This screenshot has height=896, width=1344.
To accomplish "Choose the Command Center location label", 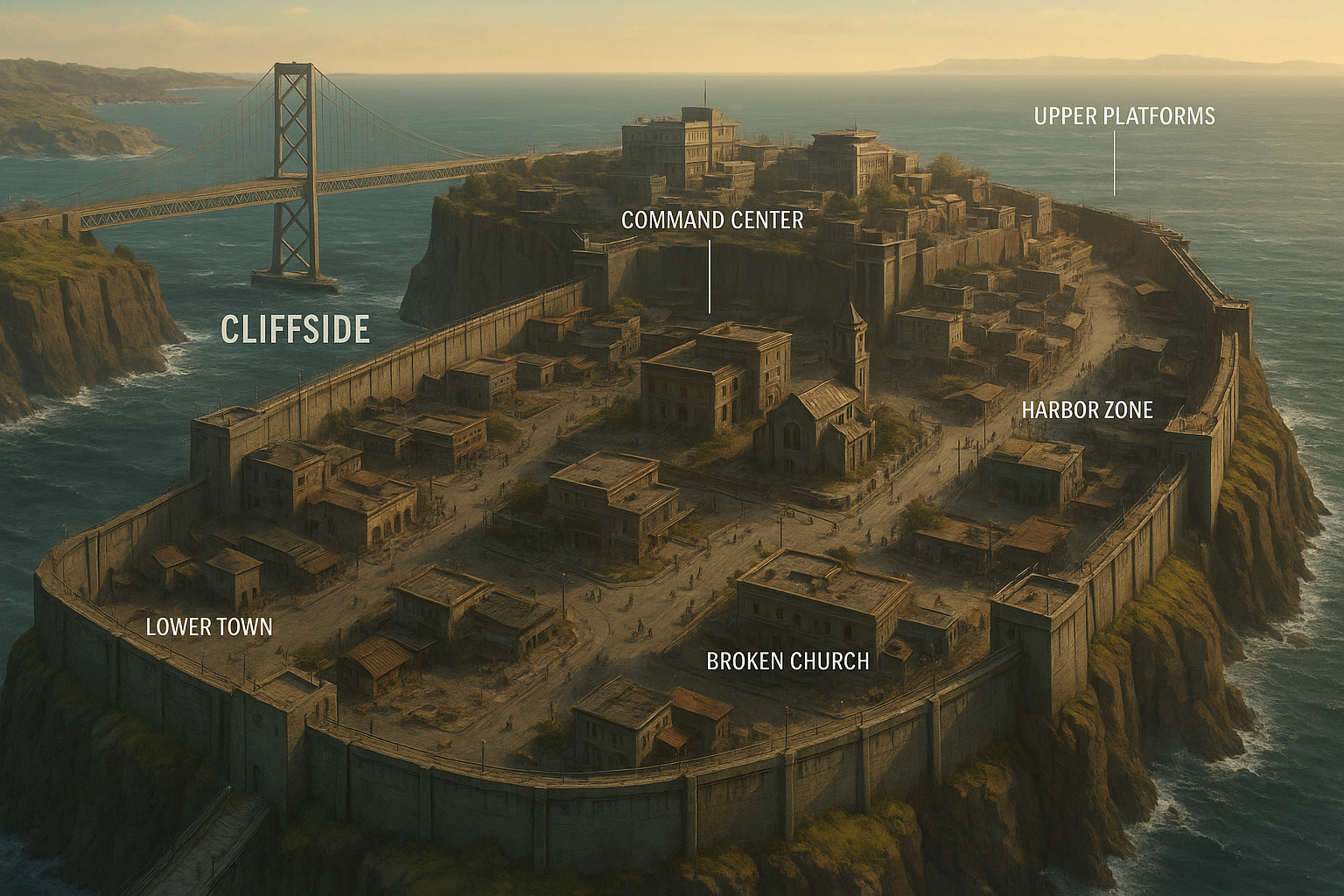I will tap(712, 220).
